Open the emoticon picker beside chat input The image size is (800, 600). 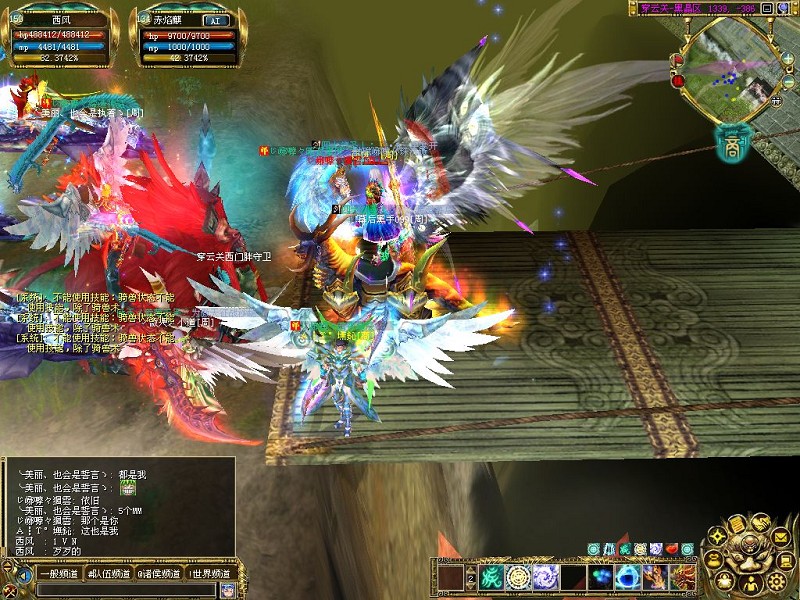[x=228, y=590]
